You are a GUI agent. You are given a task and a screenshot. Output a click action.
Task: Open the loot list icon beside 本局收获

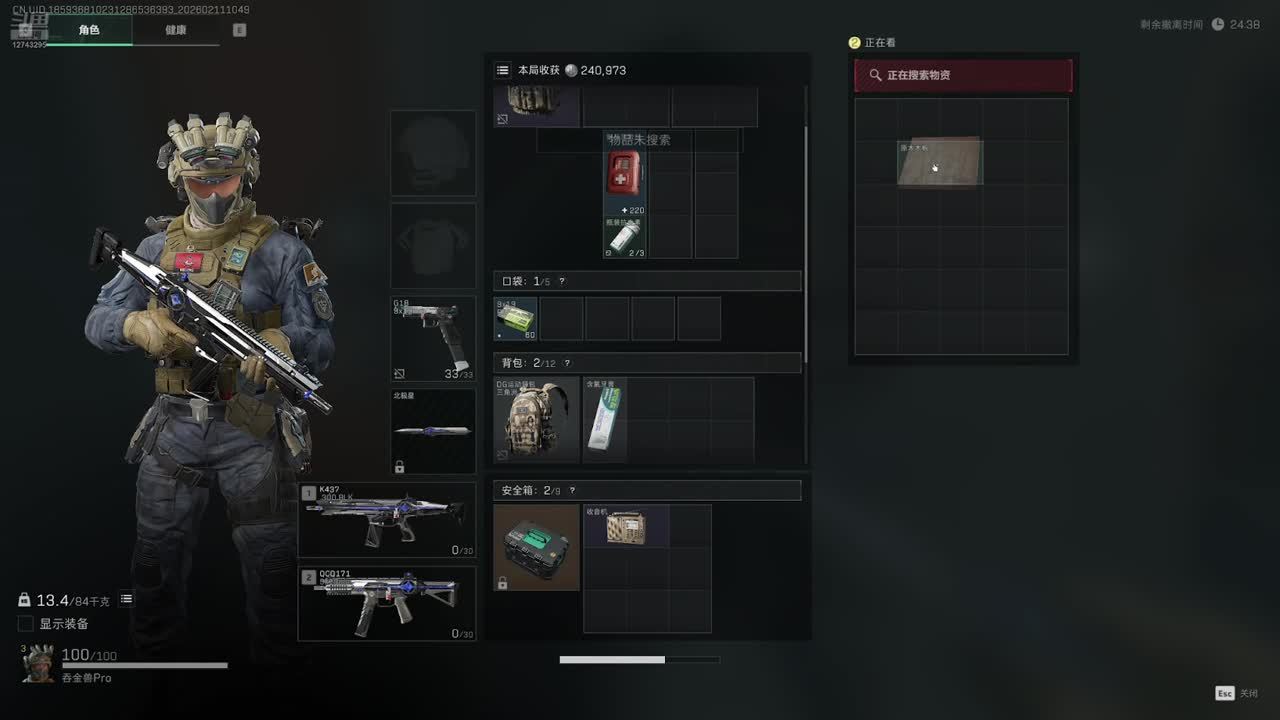[x=503, y=70]
